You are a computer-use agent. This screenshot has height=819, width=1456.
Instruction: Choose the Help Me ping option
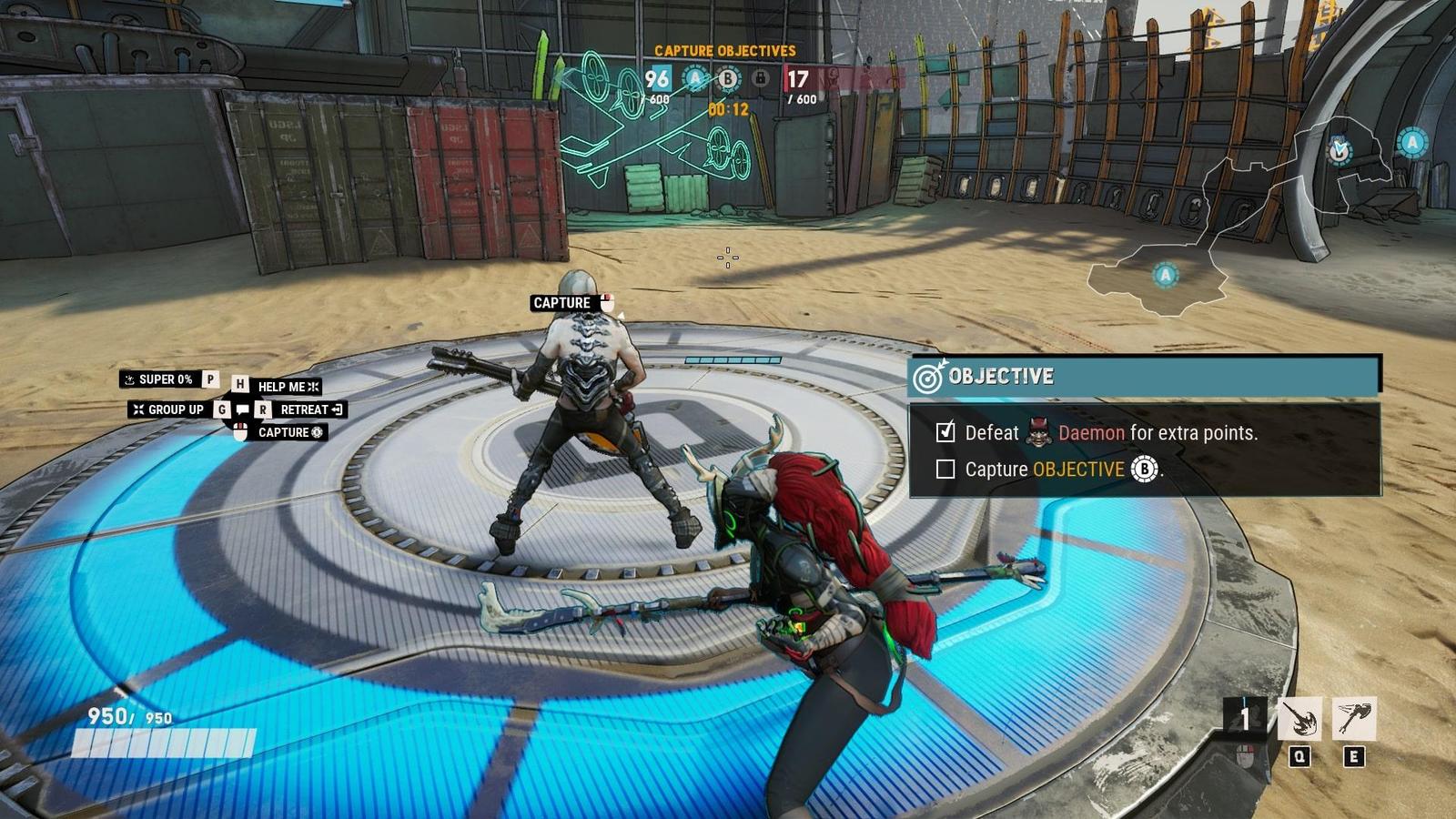[x=288, y=387]
